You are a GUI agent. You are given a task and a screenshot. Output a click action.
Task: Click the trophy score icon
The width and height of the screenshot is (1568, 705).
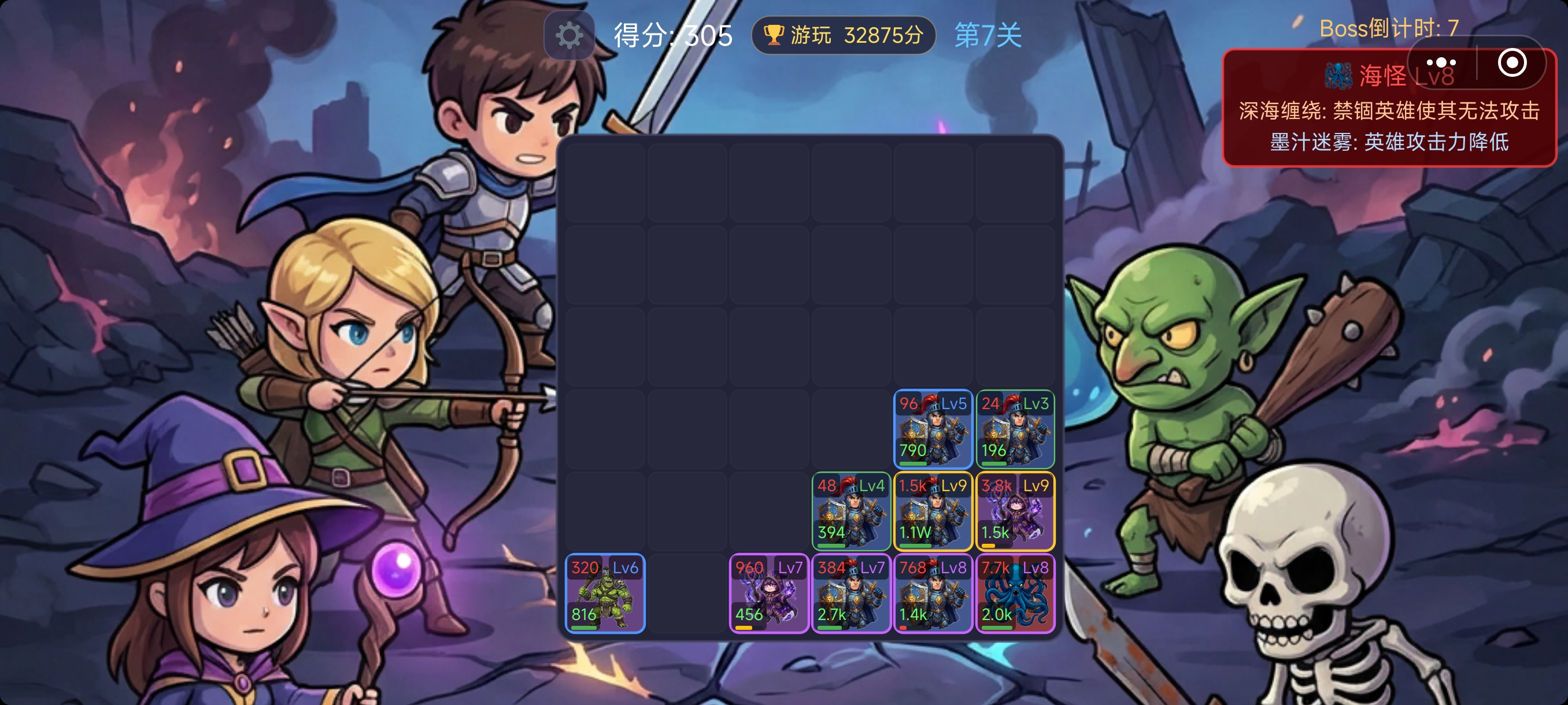pos(774,35)
